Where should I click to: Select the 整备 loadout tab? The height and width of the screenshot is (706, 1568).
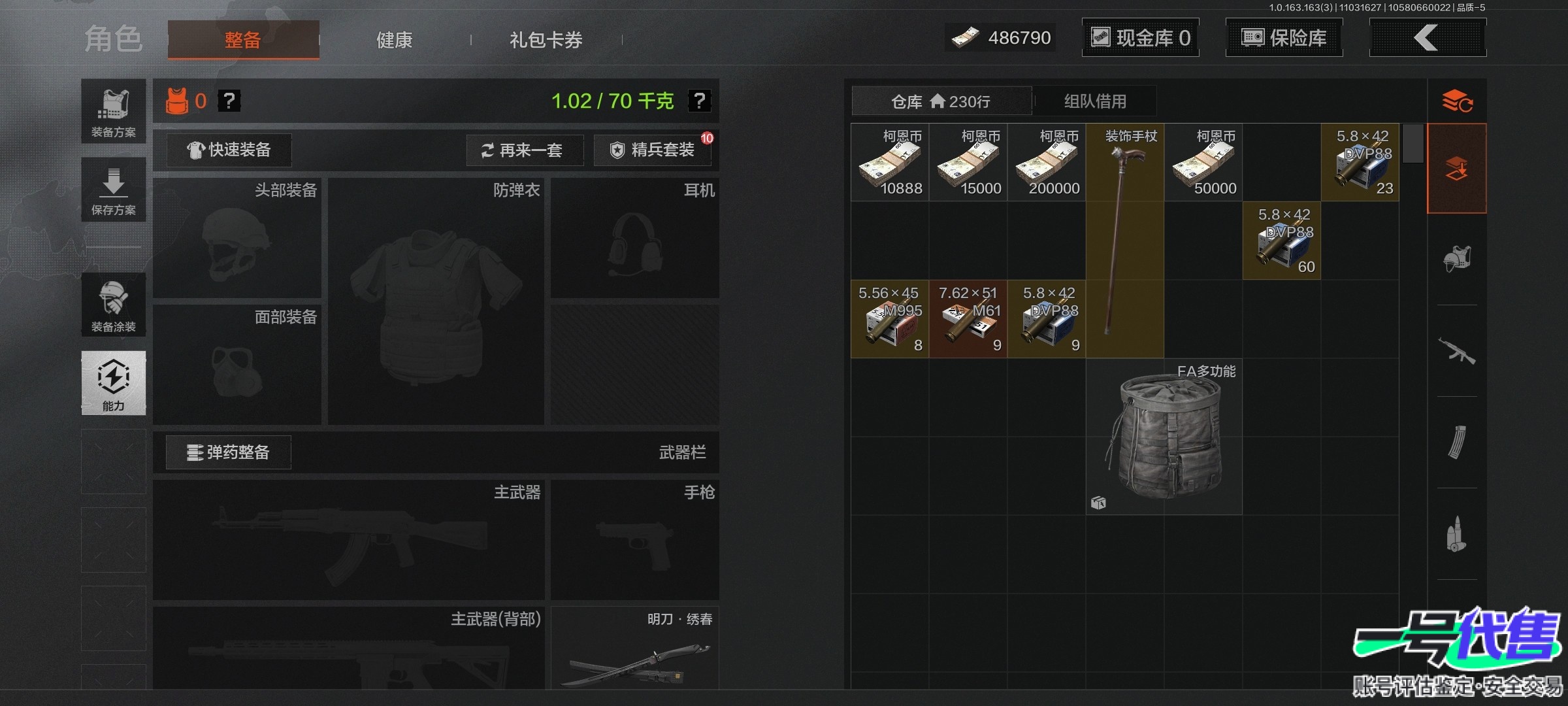point(243,40)
